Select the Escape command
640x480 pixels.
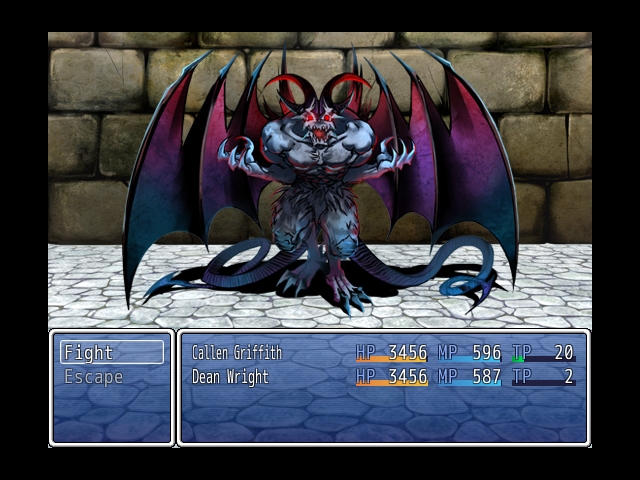(111, 377)
